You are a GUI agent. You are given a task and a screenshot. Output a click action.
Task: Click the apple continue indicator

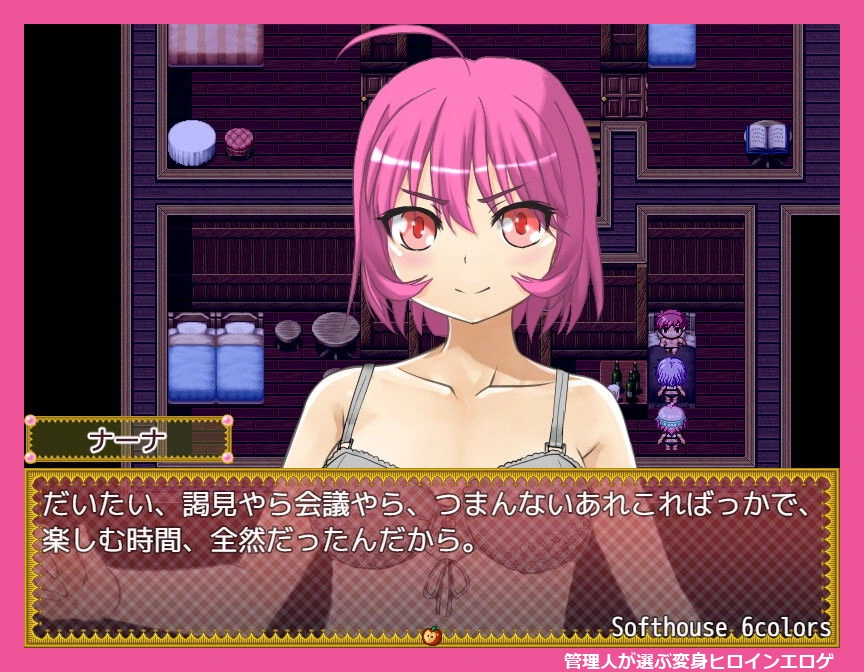tap(433, 635)
